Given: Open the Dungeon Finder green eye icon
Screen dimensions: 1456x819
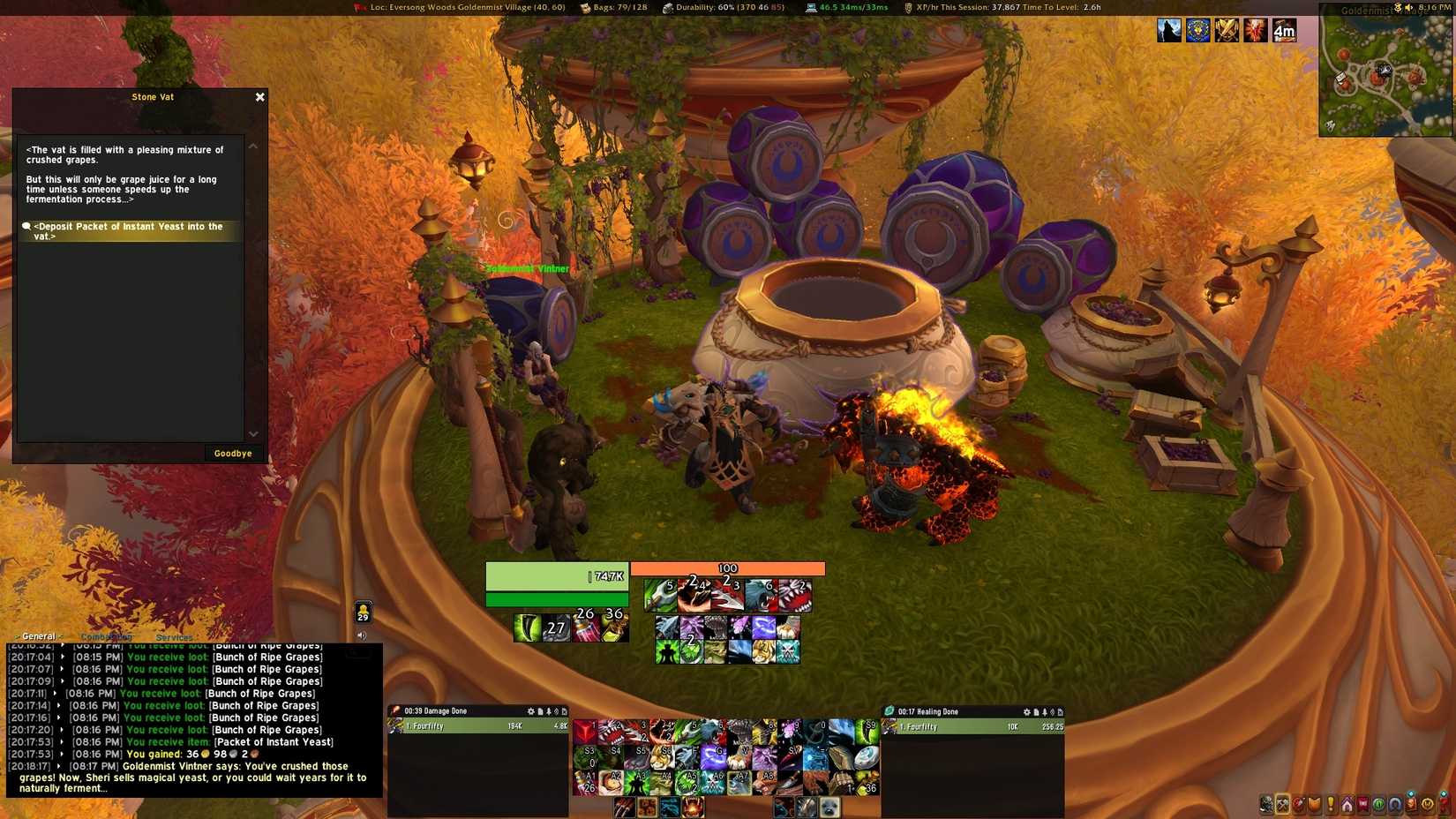Looking at the screenshot, I should (x=1378, y=804).
